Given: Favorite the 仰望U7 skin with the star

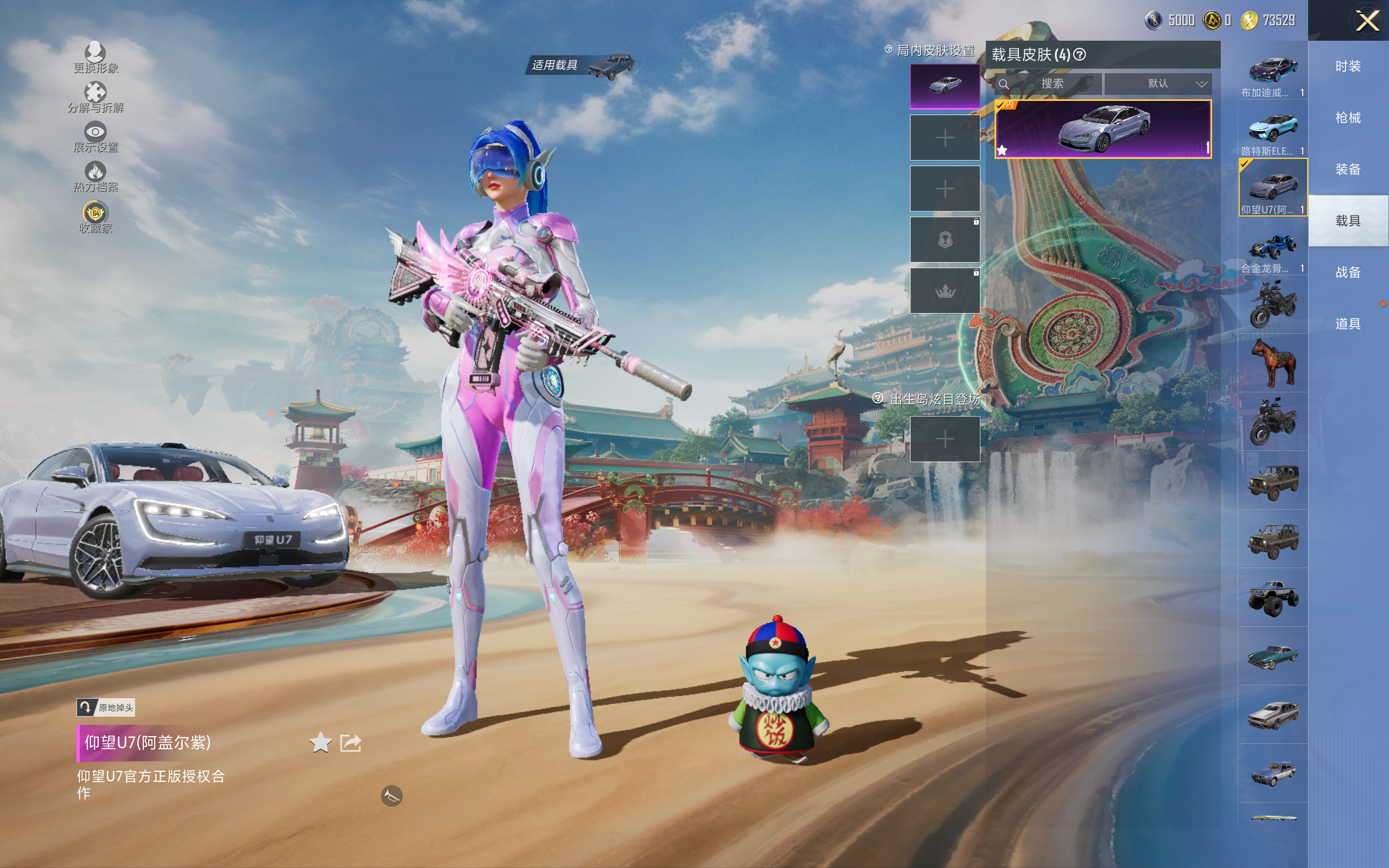Looking at the screenshot, I should [320, 743].
